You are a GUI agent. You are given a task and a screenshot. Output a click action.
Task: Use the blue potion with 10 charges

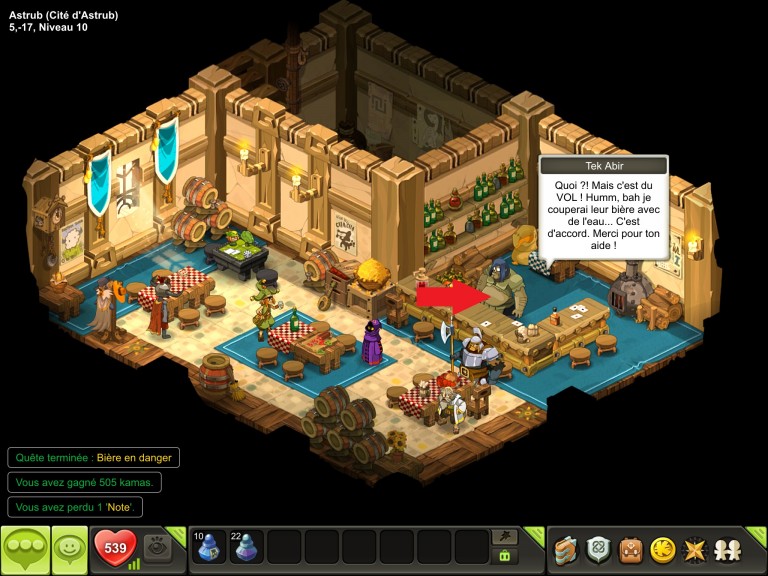click(209, 547)
